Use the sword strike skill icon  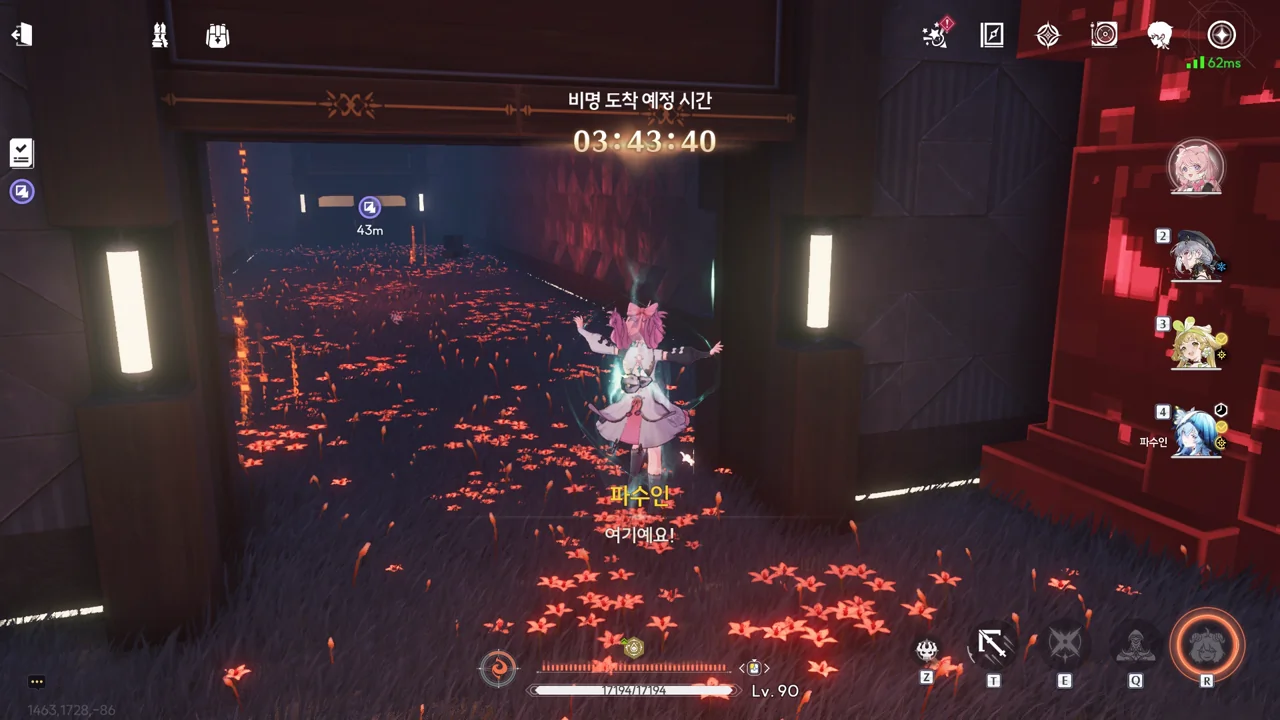tap(993, 645)
